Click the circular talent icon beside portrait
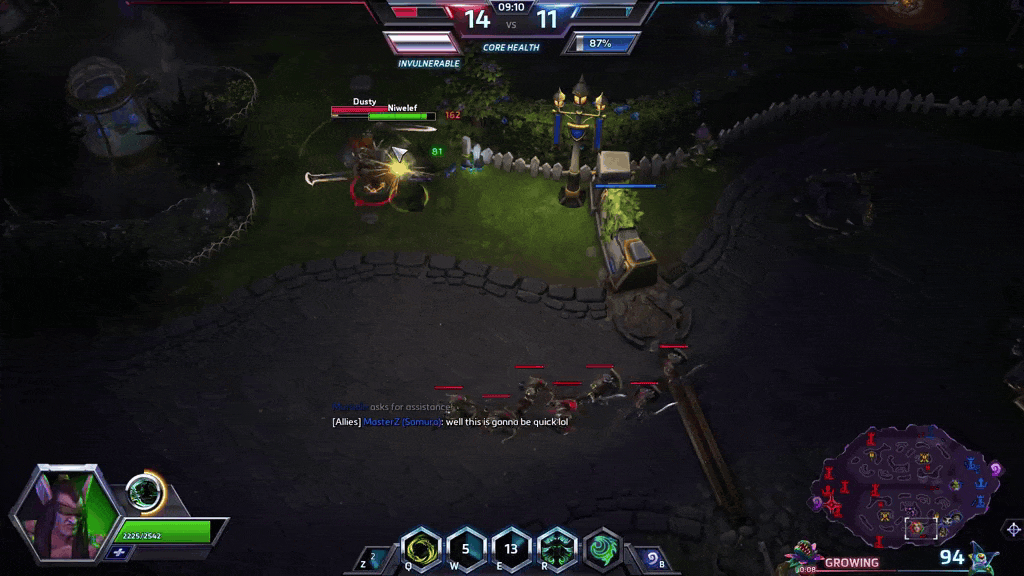1024x576 pixels. (145, 493)
